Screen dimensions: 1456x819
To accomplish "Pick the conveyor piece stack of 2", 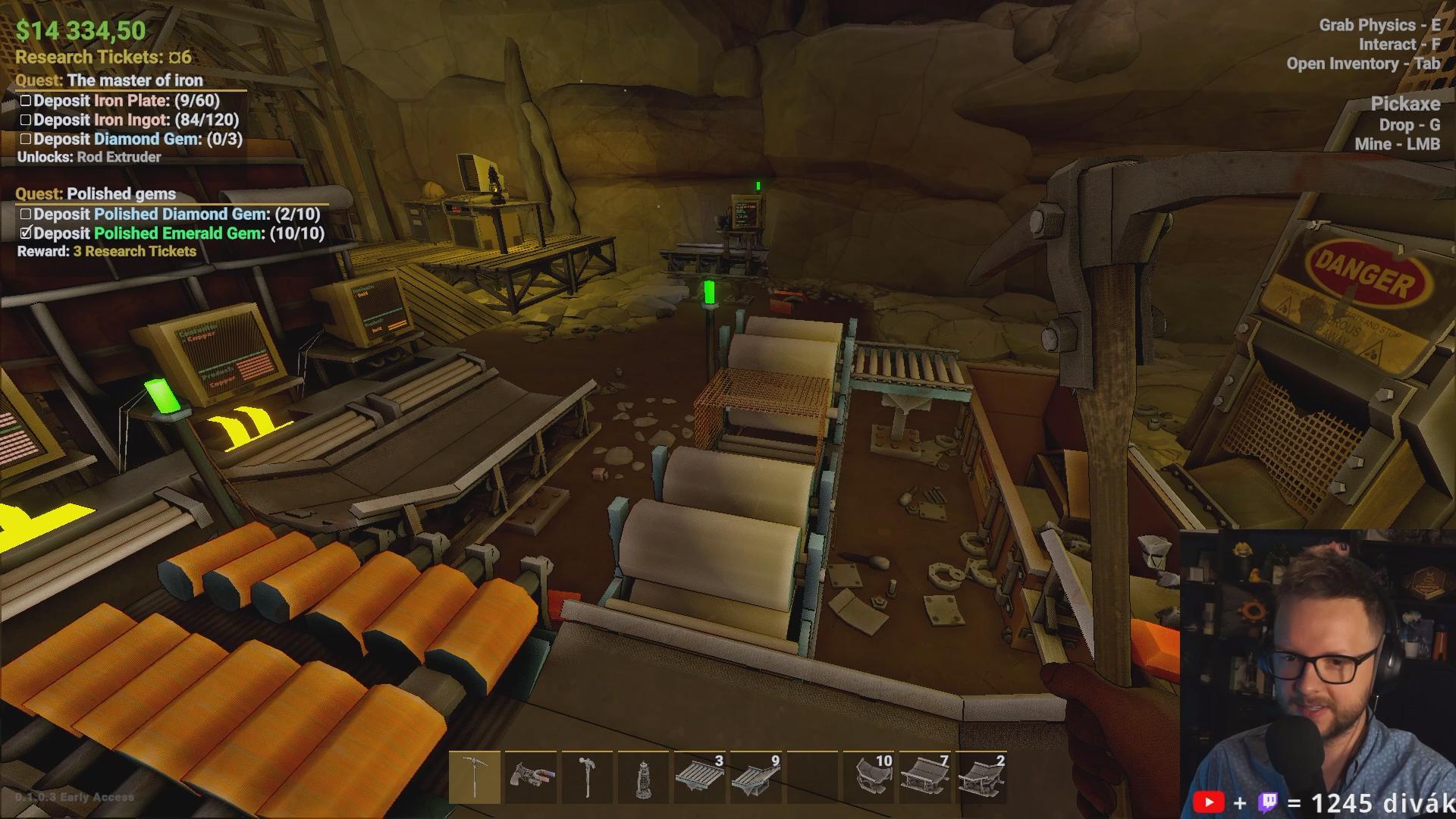I will 981,777.
